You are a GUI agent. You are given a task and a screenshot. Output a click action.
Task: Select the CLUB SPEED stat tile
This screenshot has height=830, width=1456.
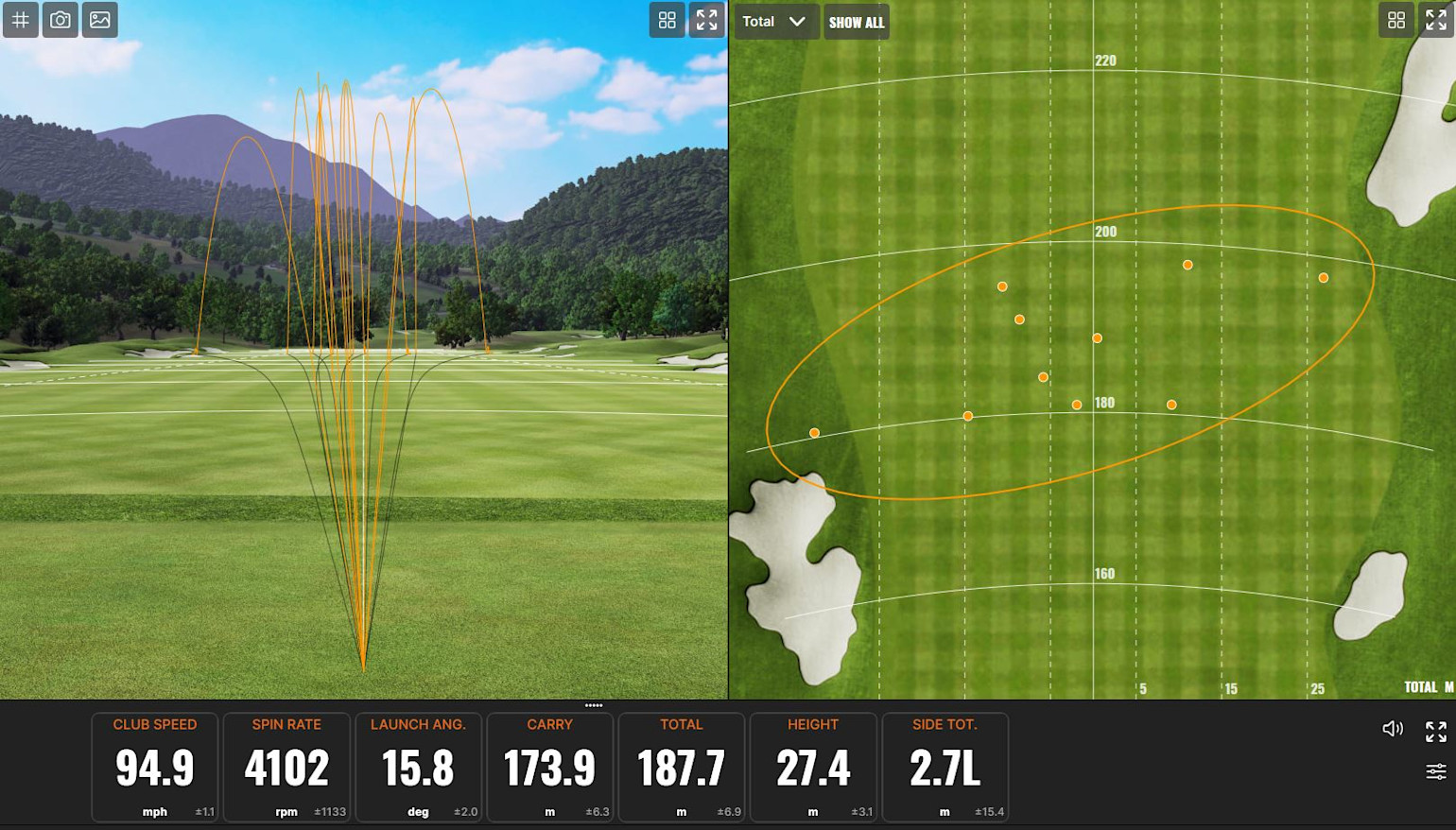click(154, 766)
